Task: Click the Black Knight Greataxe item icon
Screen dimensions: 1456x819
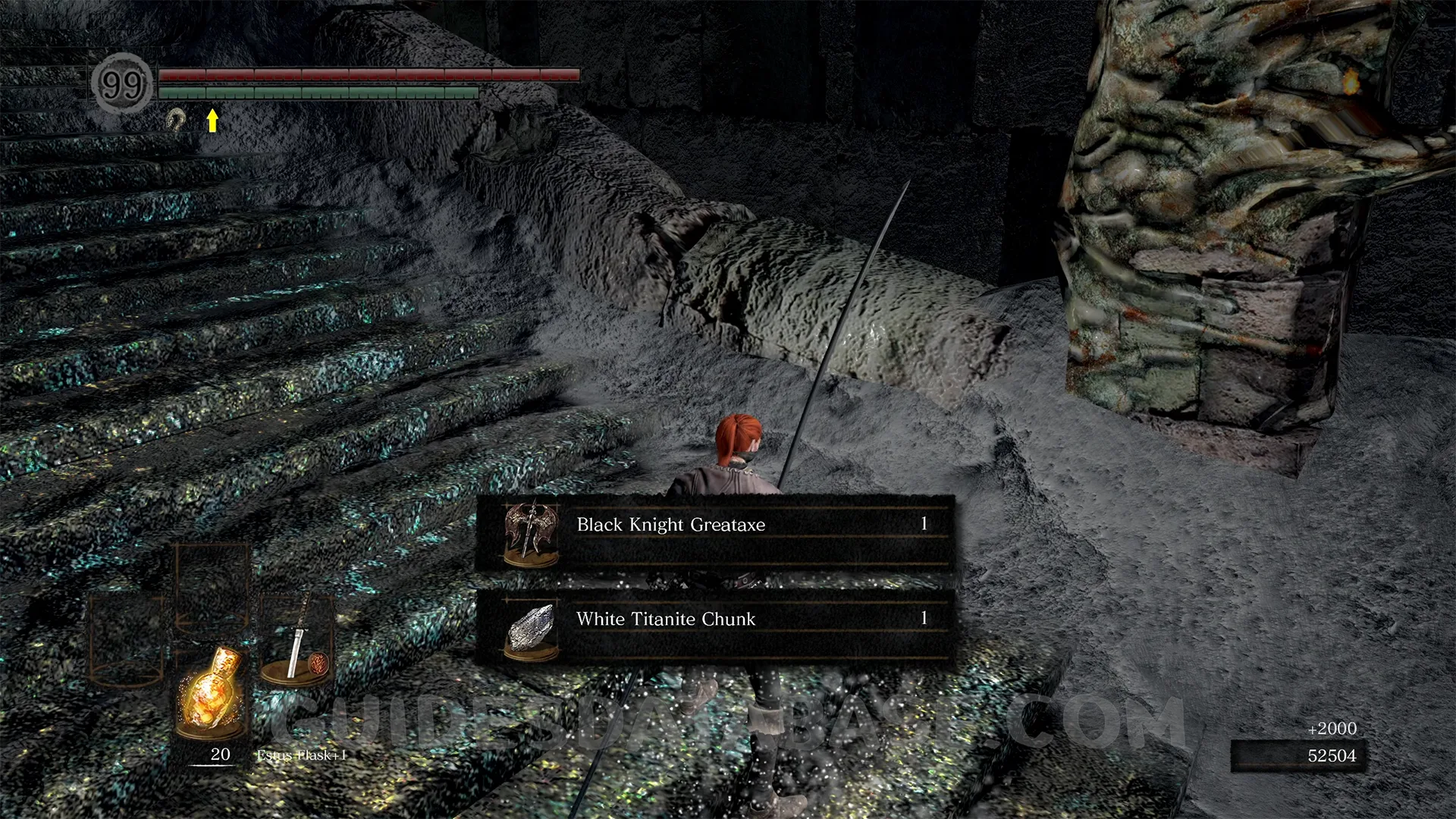Action: click(x=531, y=531)
